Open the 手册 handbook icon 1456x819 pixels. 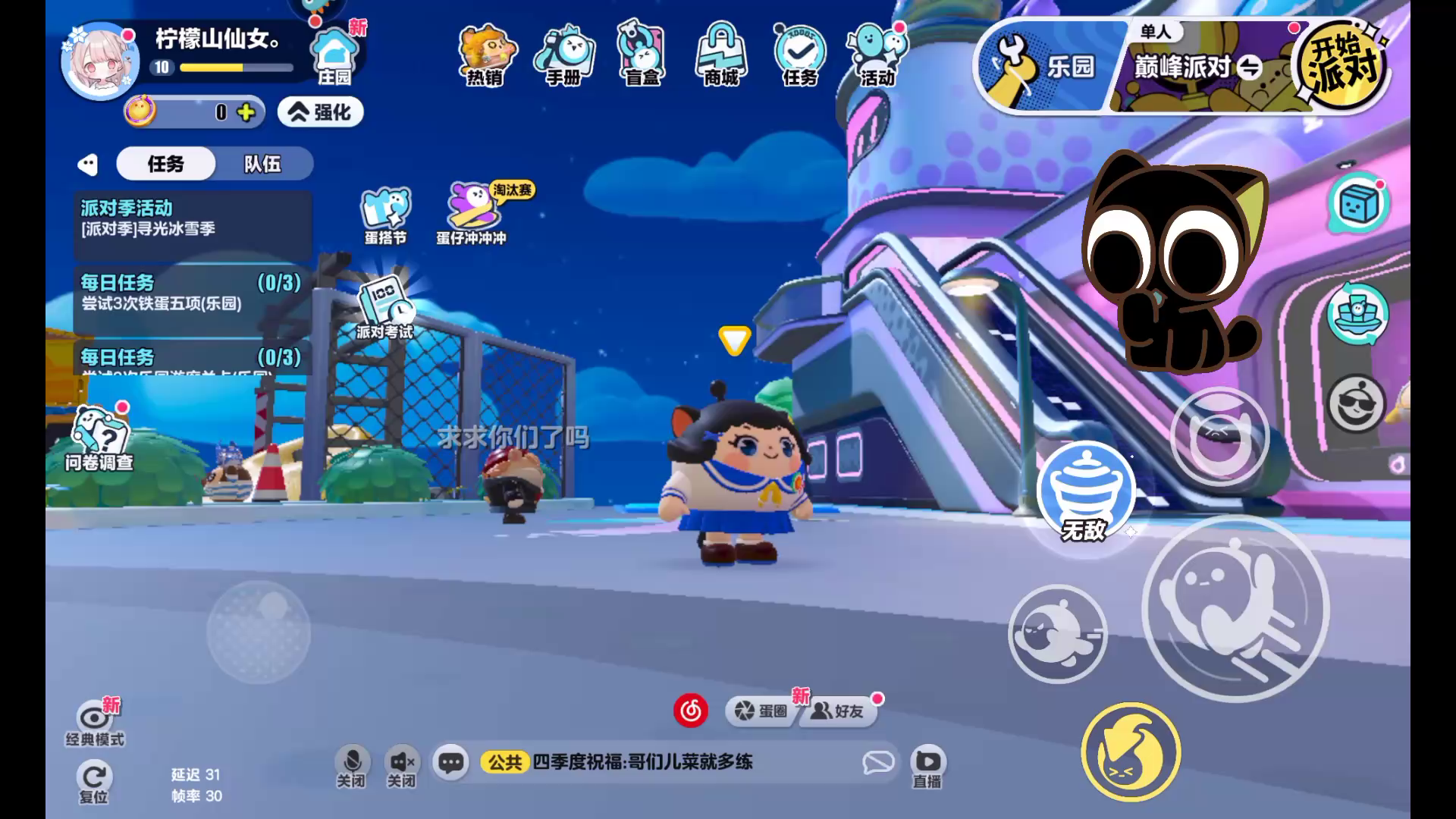[x=563, y=55]
